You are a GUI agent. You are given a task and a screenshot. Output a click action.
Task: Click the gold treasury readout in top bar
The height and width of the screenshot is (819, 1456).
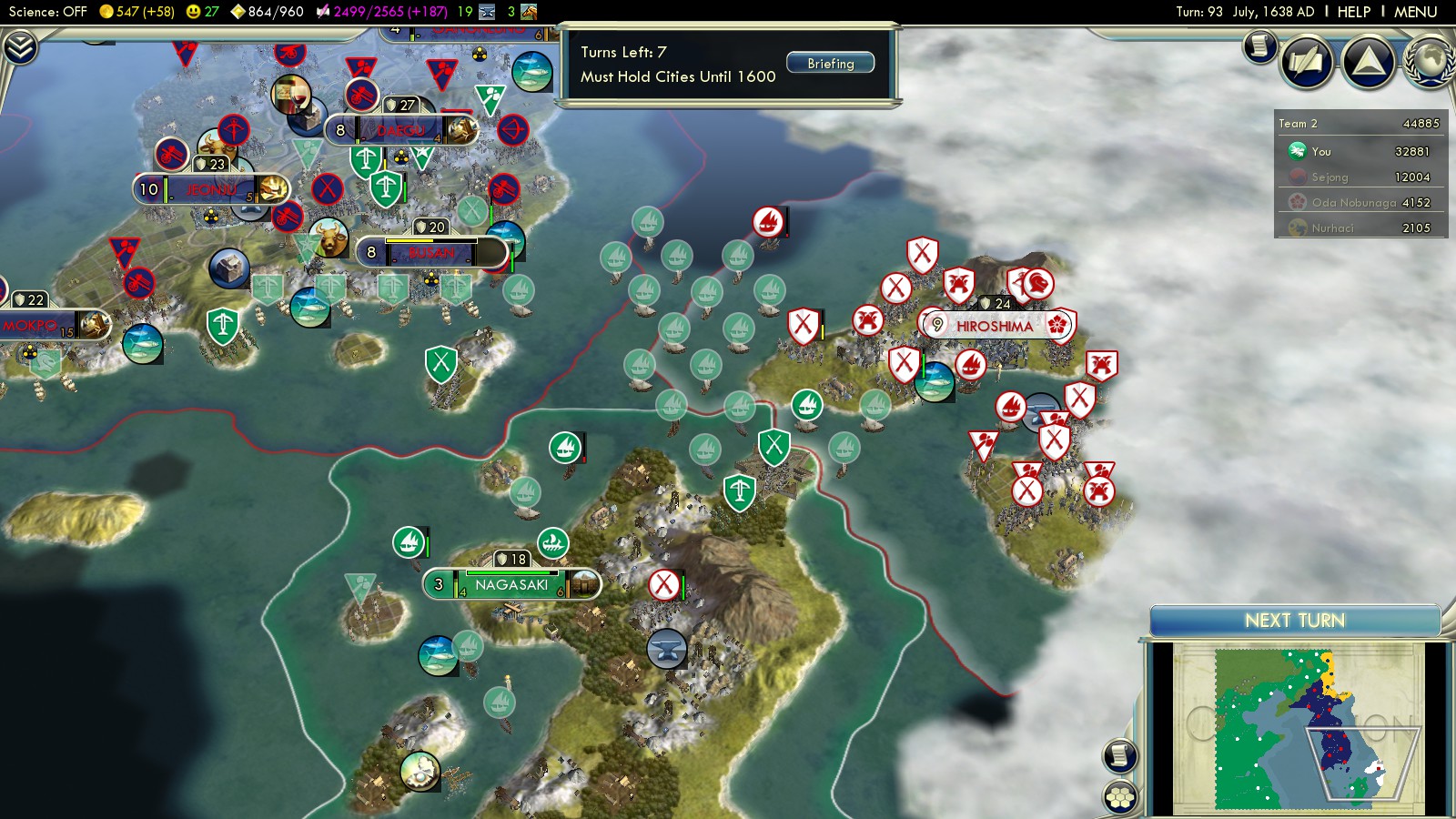pos(136,12)
